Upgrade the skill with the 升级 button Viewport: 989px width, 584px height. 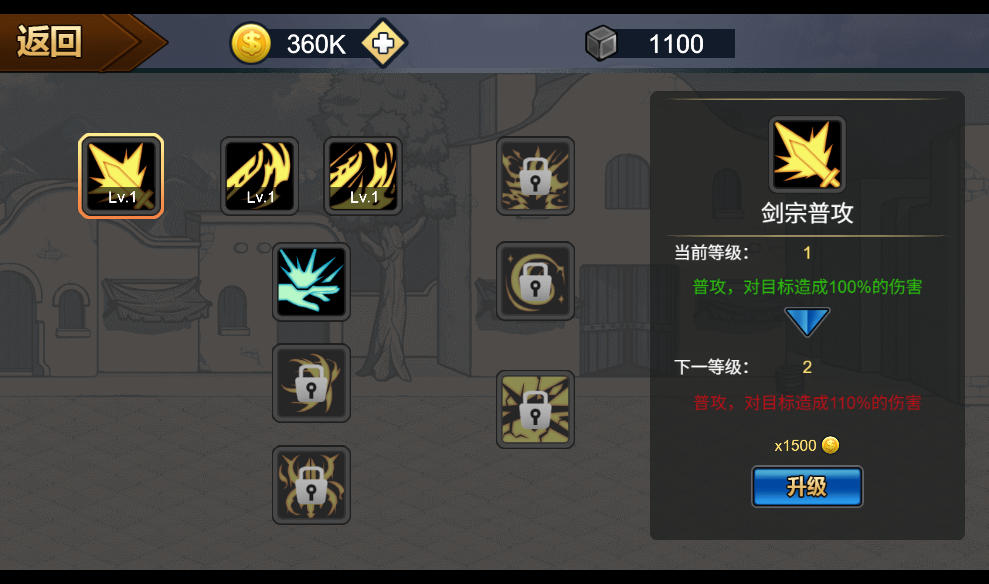[x=807, y=487]
